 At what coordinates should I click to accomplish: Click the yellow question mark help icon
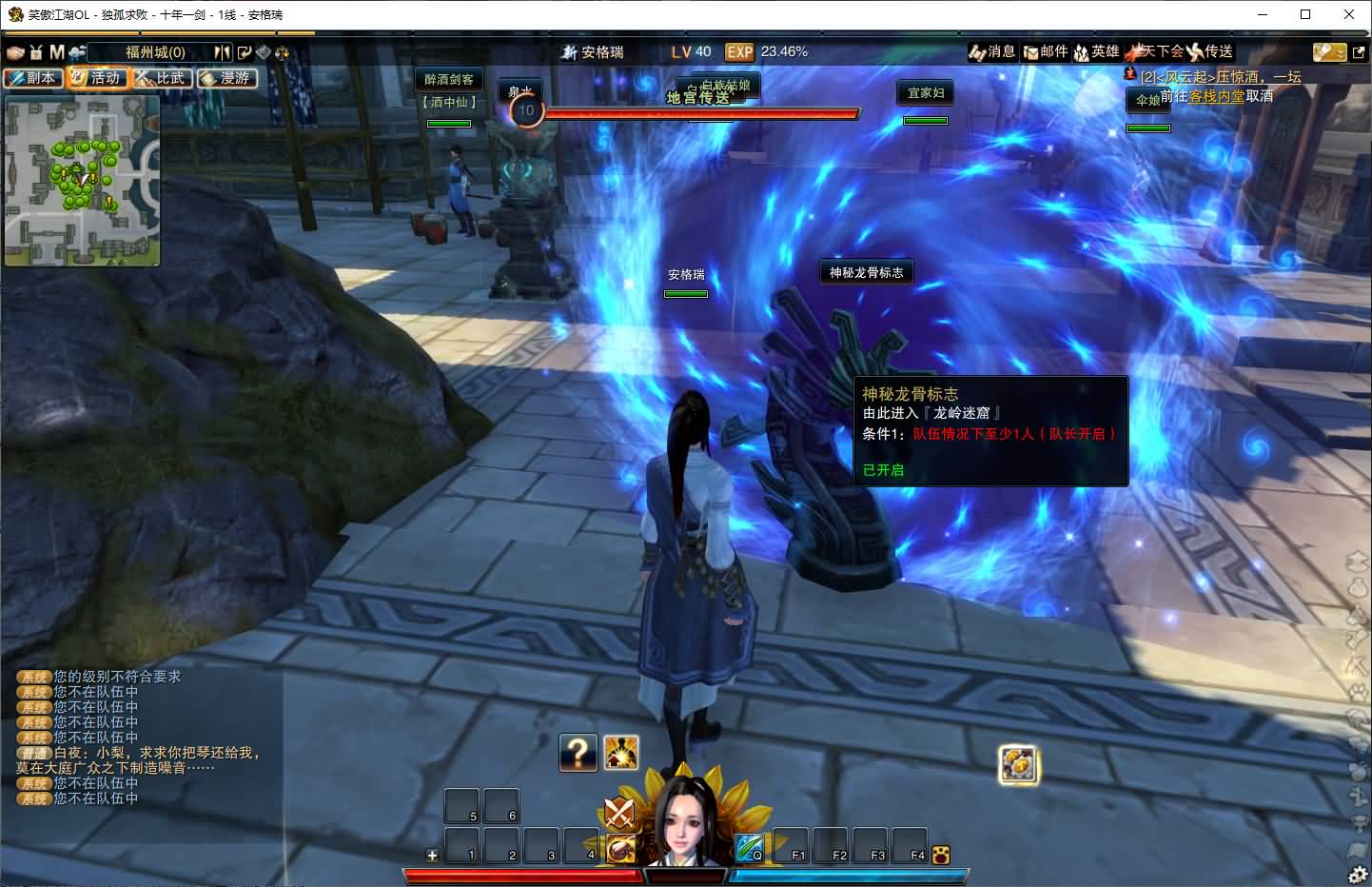(x=578, y=753)
